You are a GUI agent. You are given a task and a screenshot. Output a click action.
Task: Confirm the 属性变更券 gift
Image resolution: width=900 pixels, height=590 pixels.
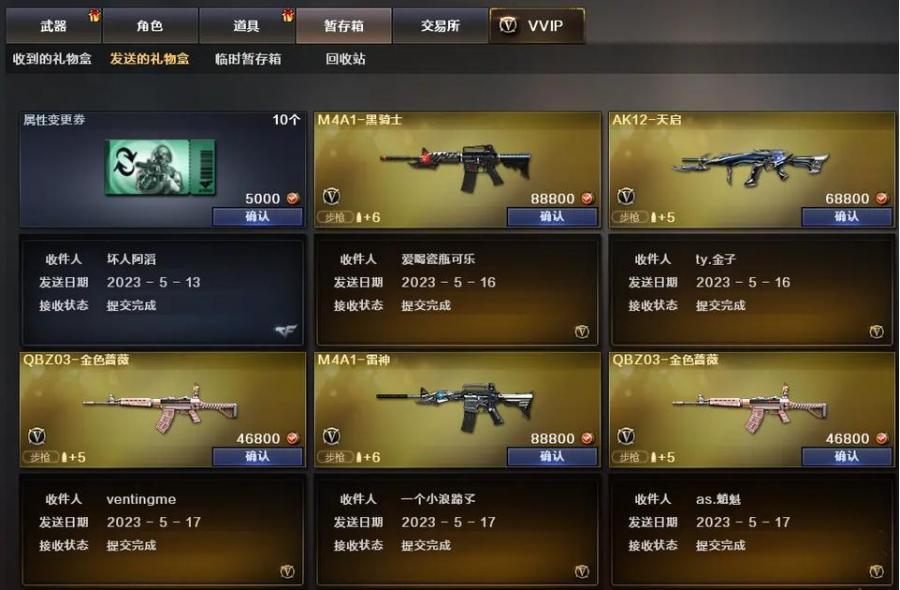point(257,217)
